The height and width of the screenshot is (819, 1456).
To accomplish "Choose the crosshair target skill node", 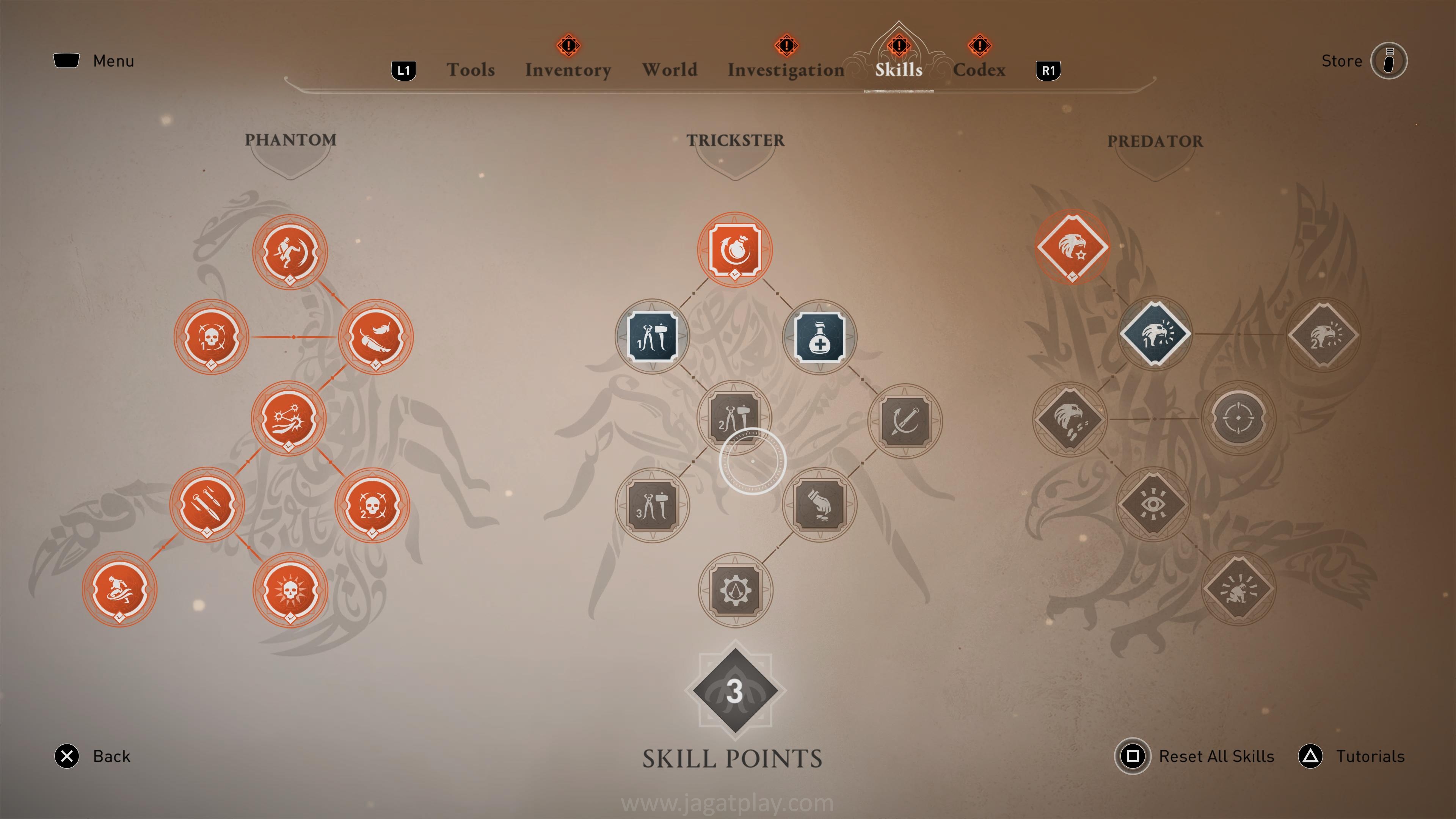I will 1238,418.
